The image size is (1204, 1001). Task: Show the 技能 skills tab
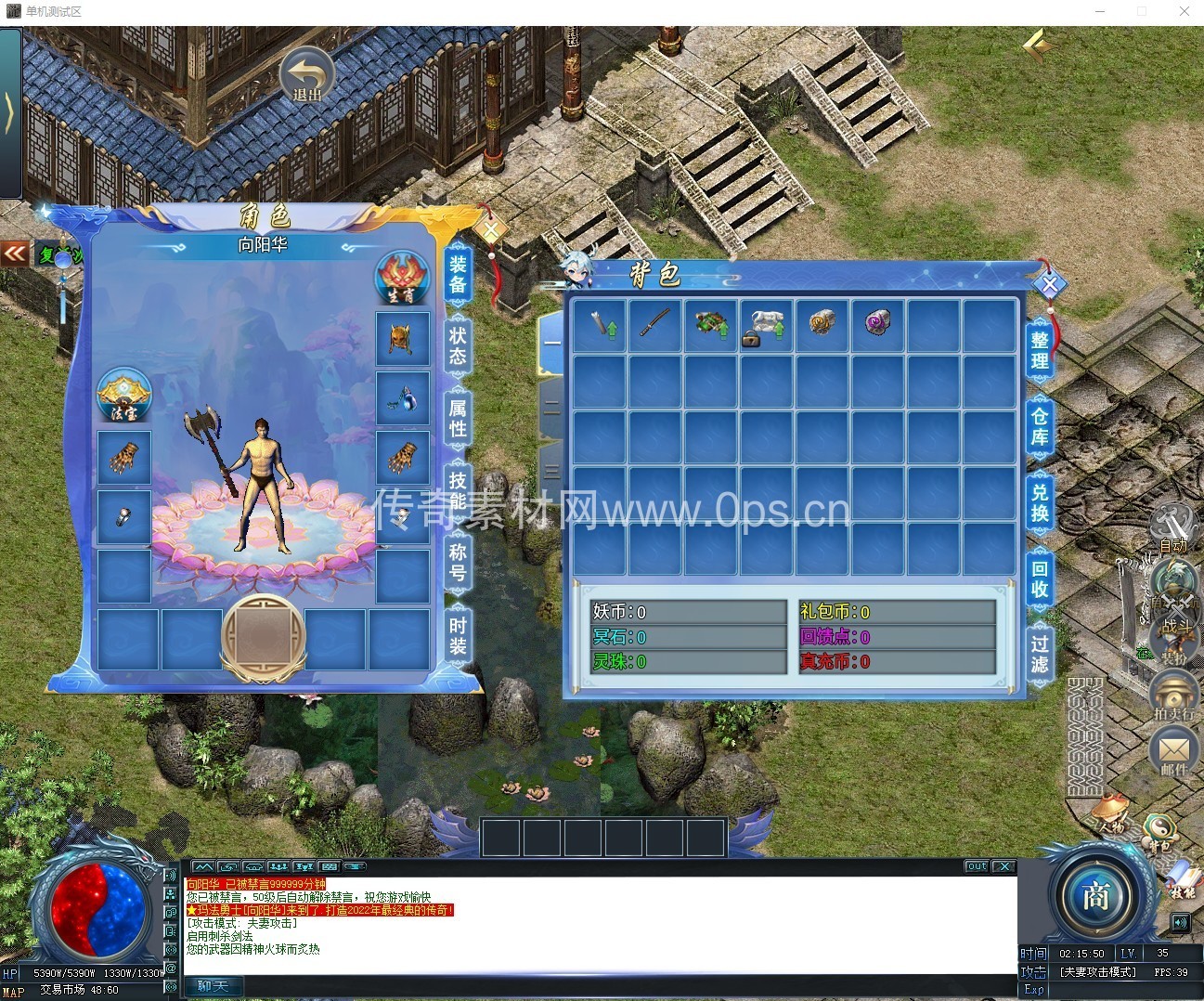(458, 490)
